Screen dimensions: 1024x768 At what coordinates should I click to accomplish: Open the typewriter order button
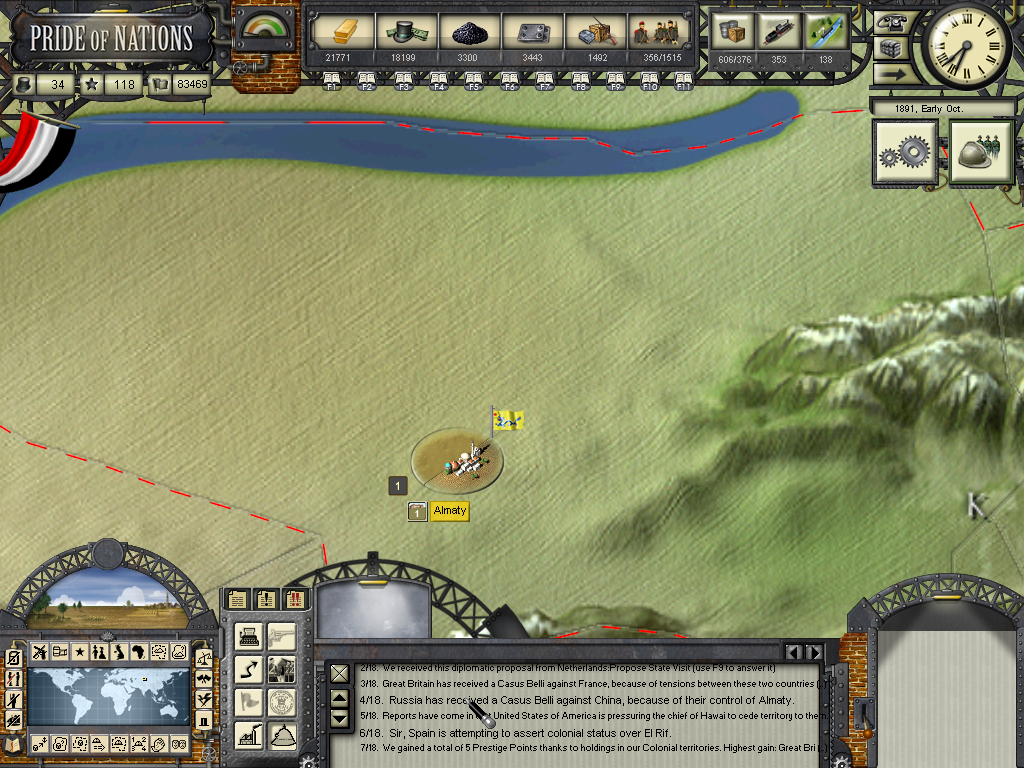249,636
